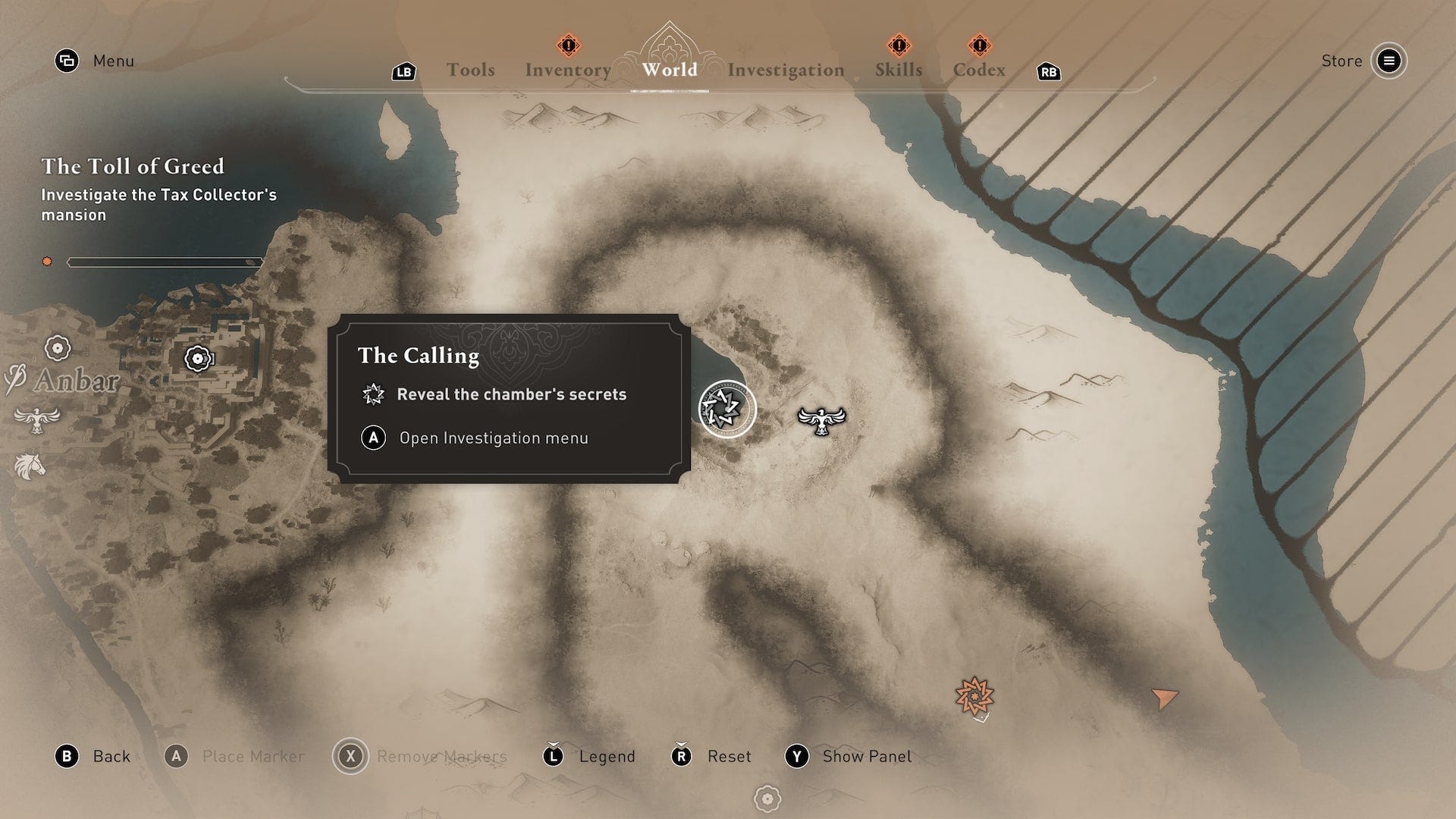Viewport: 1456px width, 819px height.
Task: Click the eagle viewpoint marker near the quest
Action: pos(821,419)
